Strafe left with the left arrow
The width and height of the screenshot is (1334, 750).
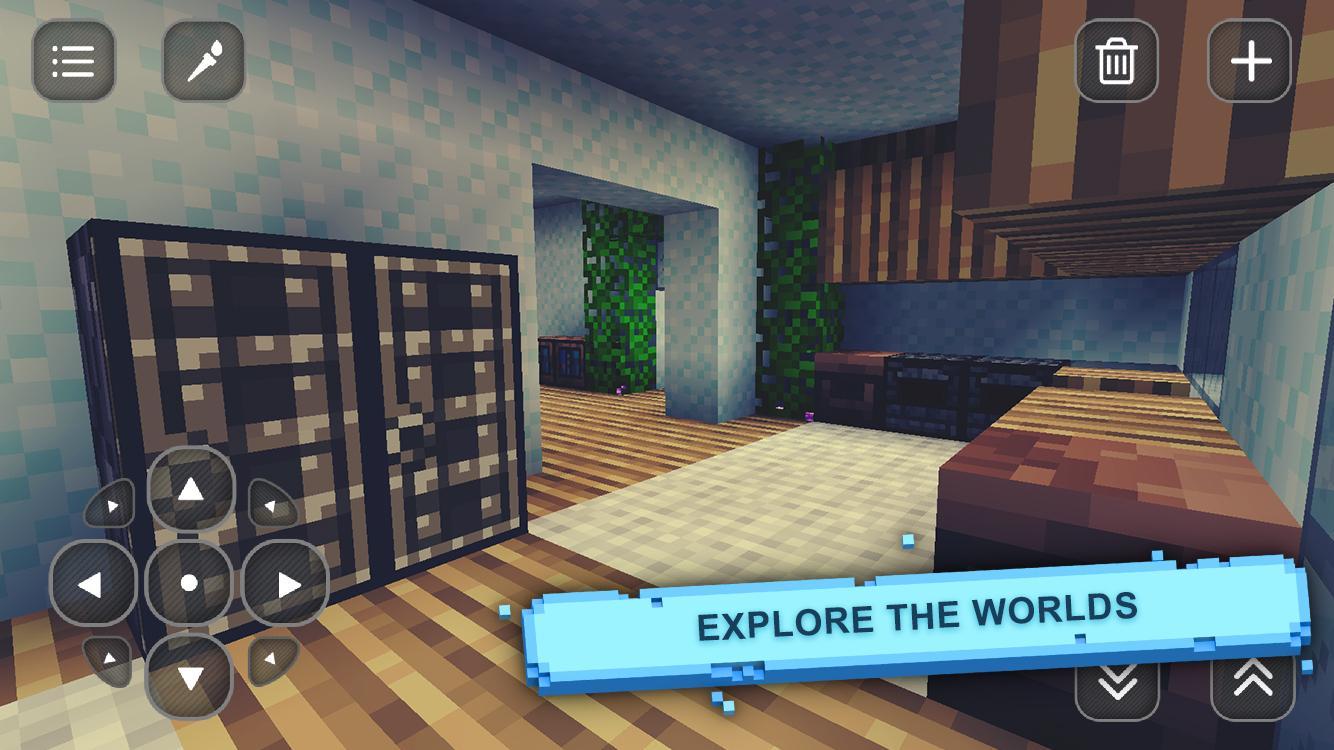coord(93,583)
